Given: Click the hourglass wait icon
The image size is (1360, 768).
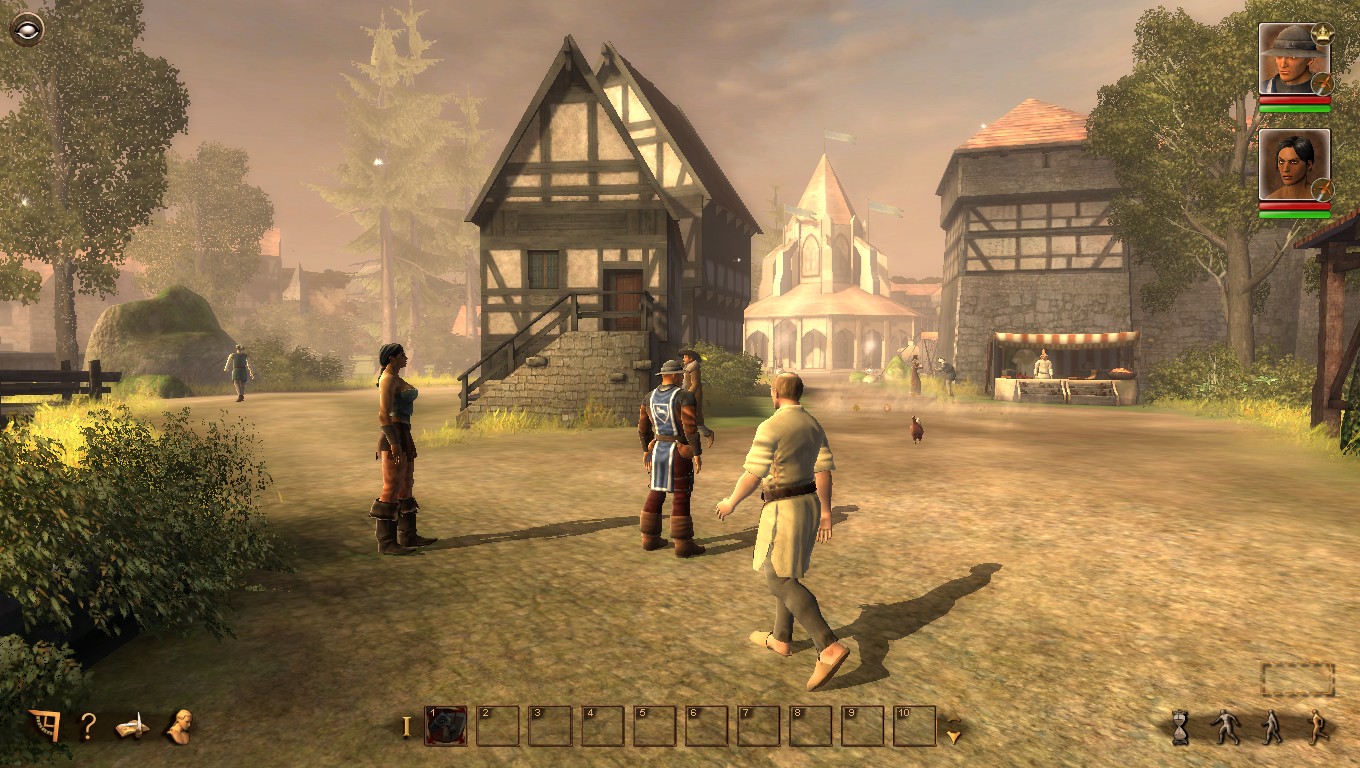Looking at the screenshot, I should pyautogui.click(x=1181, y=727).
